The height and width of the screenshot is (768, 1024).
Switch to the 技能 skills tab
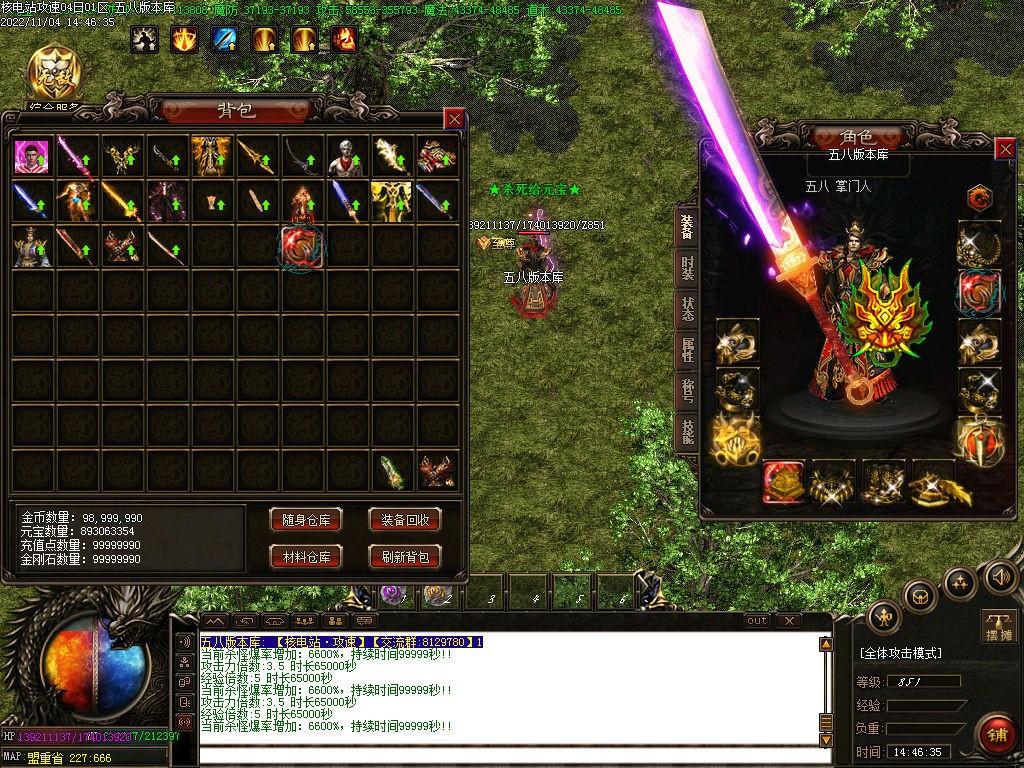pos(688,432)
